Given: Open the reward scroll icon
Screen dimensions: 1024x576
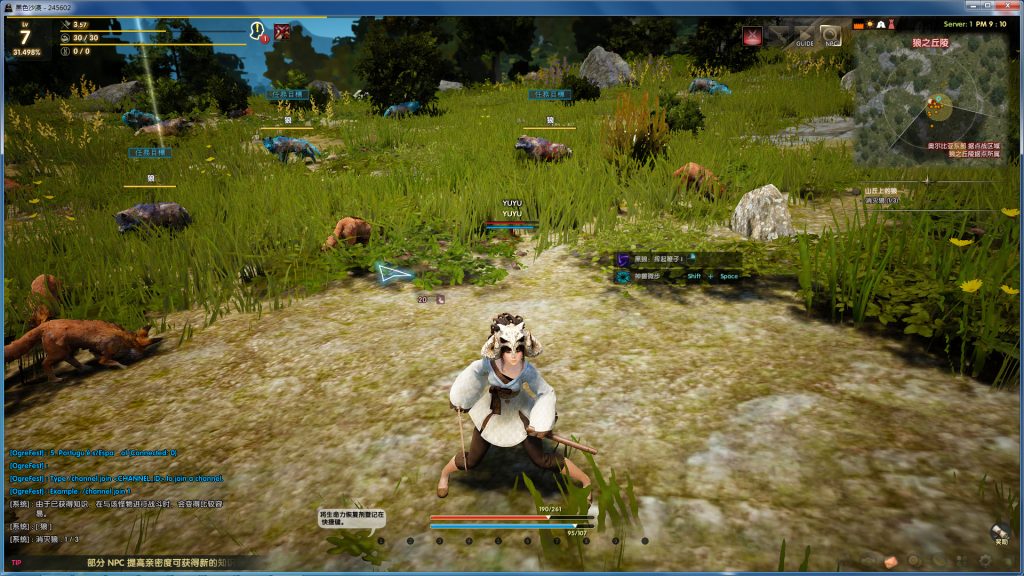Looking at the screenshot, I should 999,532.
